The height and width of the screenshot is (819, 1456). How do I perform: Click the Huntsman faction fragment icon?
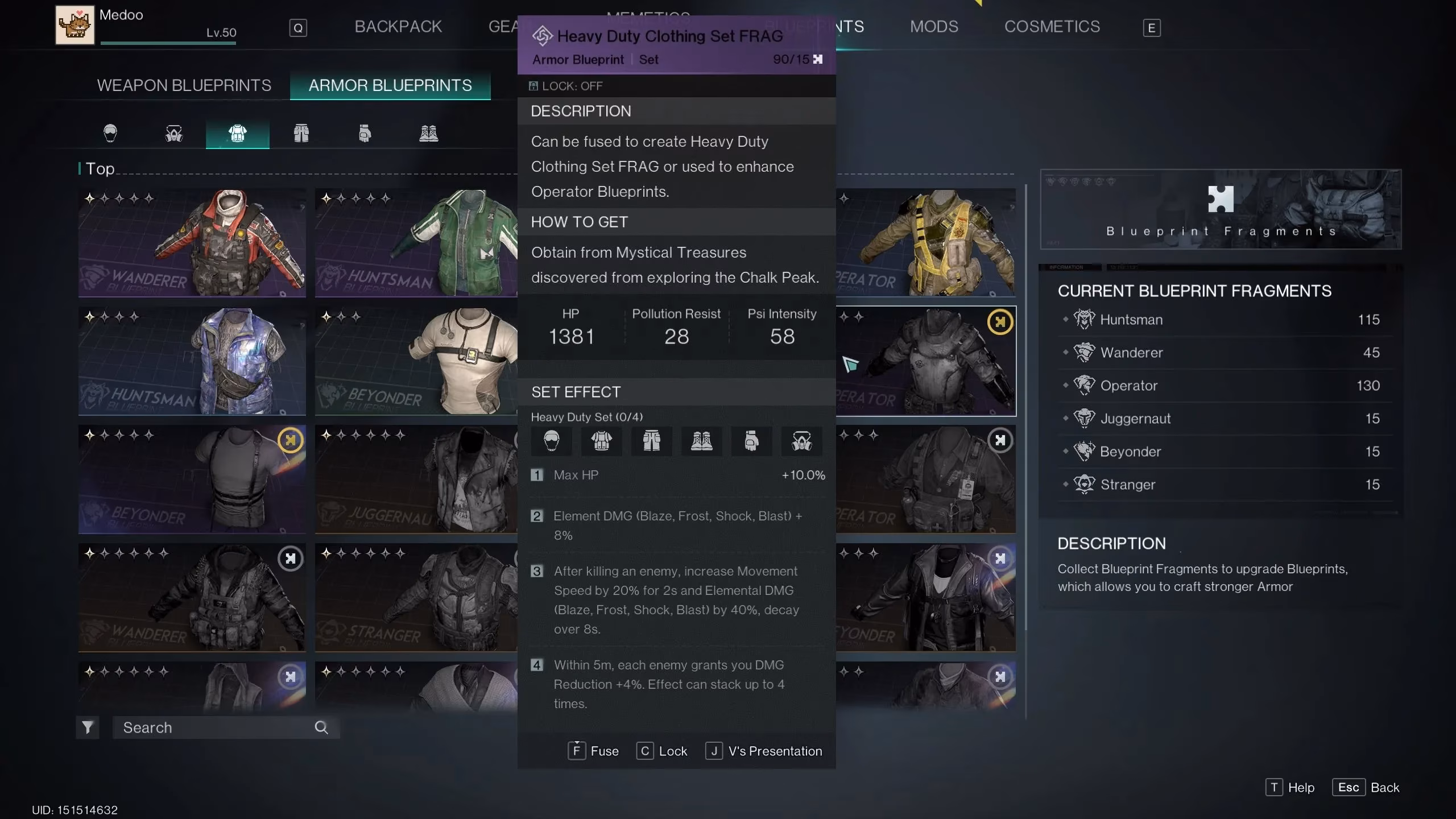point(1083,319)
